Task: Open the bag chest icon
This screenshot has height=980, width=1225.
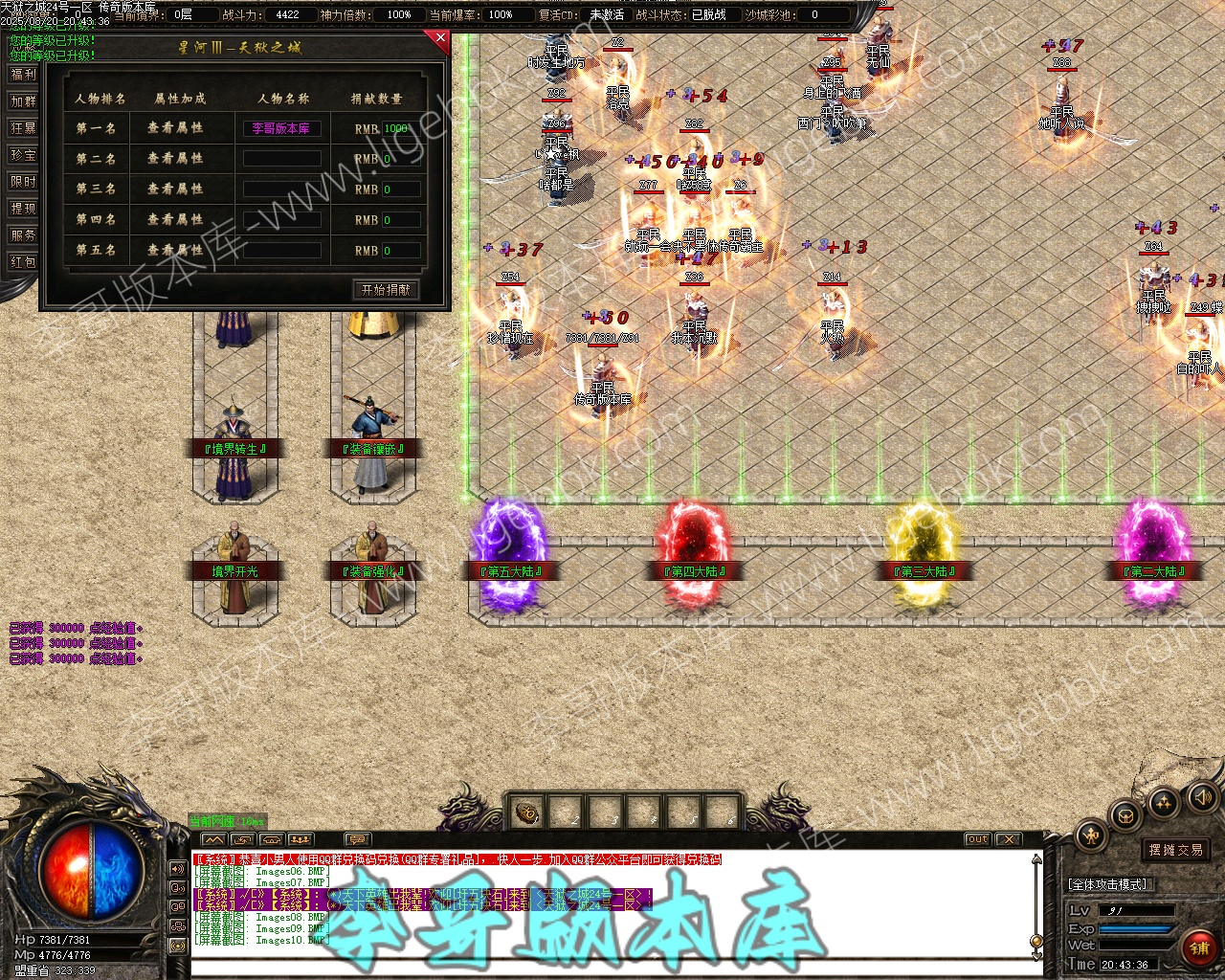Action: click(1125, 816)
